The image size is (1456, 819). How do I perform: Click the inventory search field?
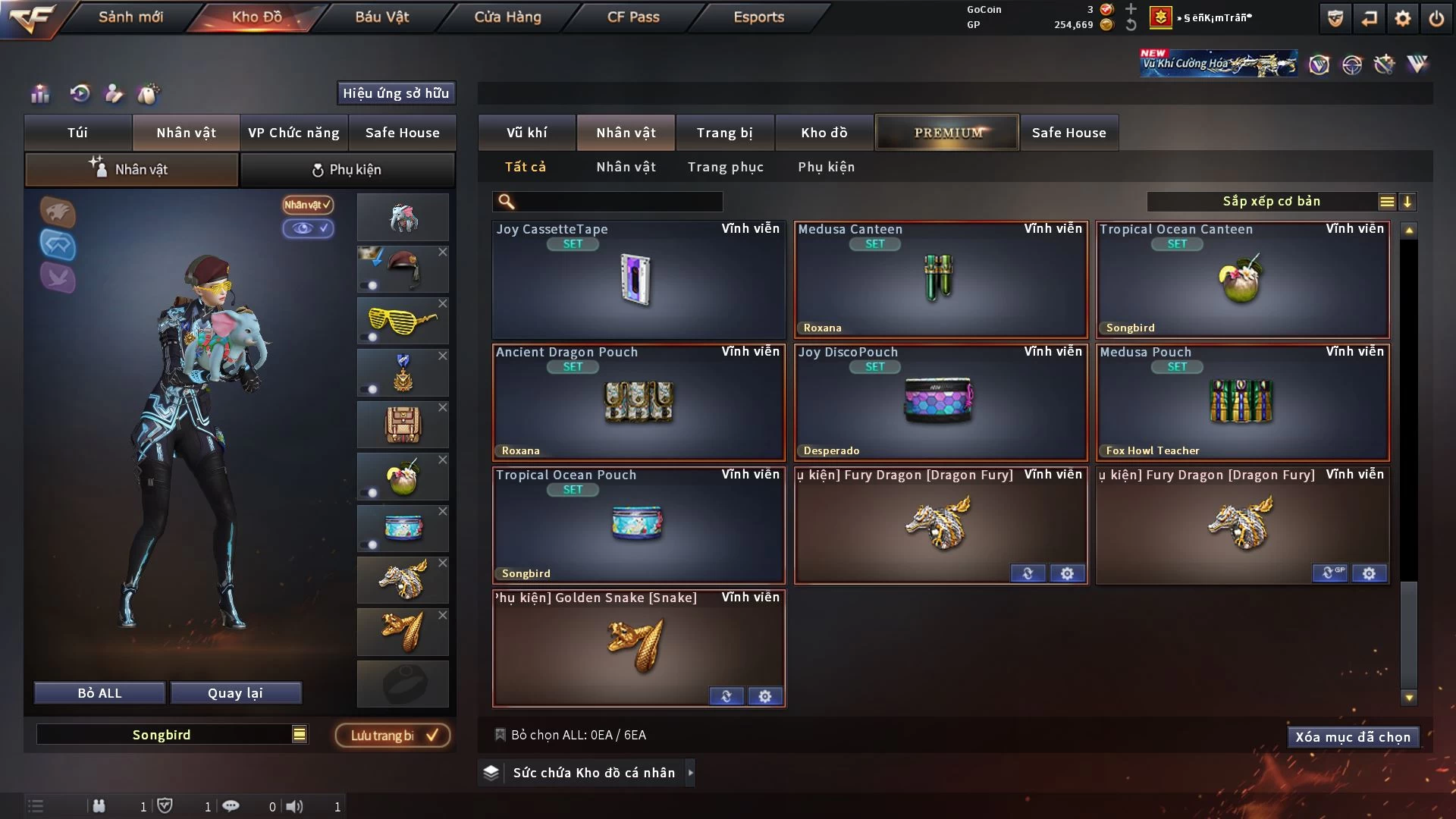tap(618, 202)
